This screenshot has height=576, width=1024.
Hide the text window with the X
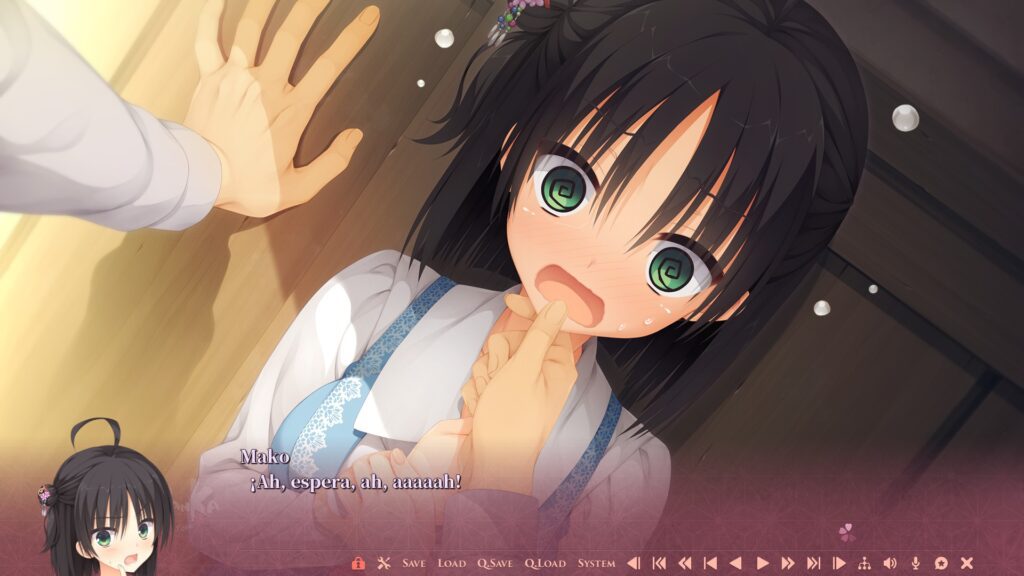[967, 563]
